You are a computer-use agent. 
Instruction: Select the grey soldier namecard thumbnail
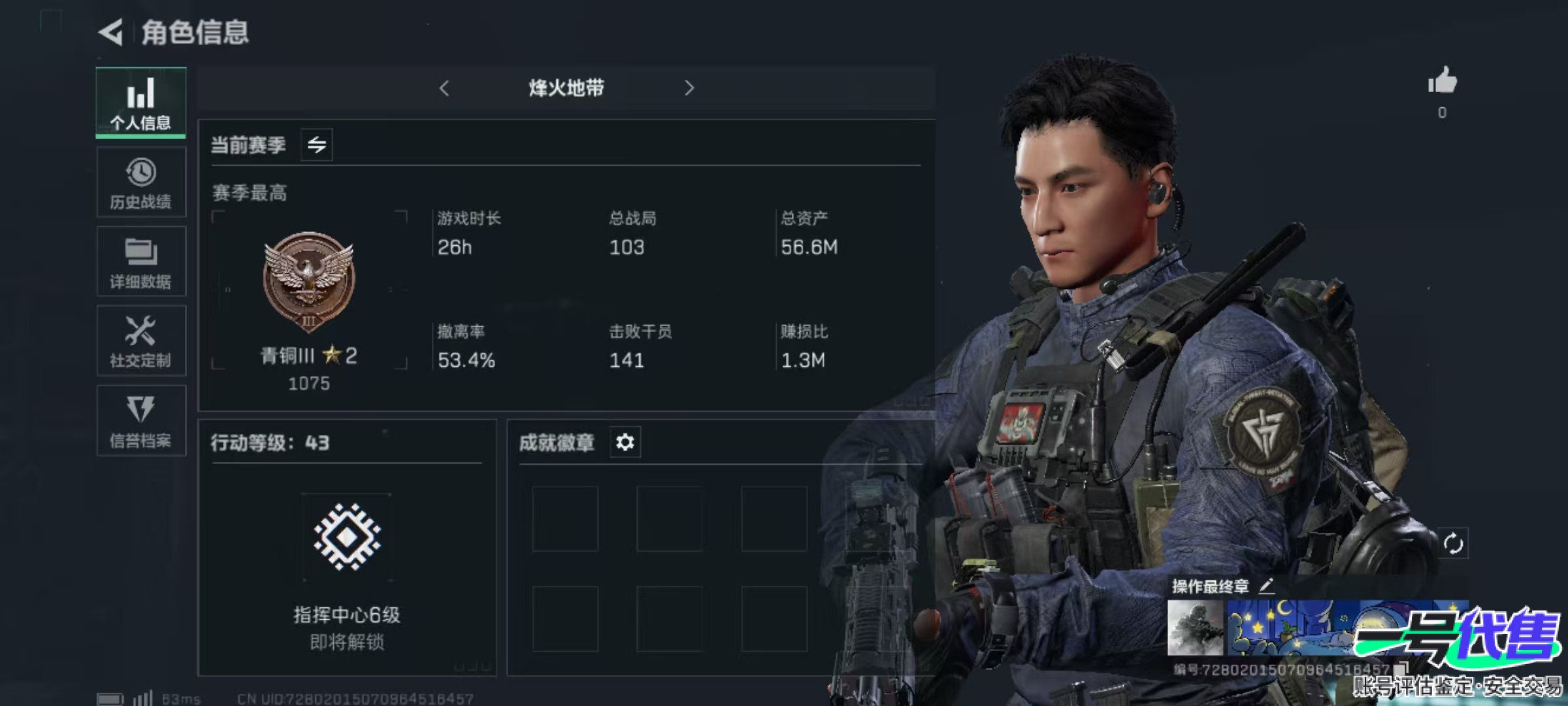(1195, 628)
